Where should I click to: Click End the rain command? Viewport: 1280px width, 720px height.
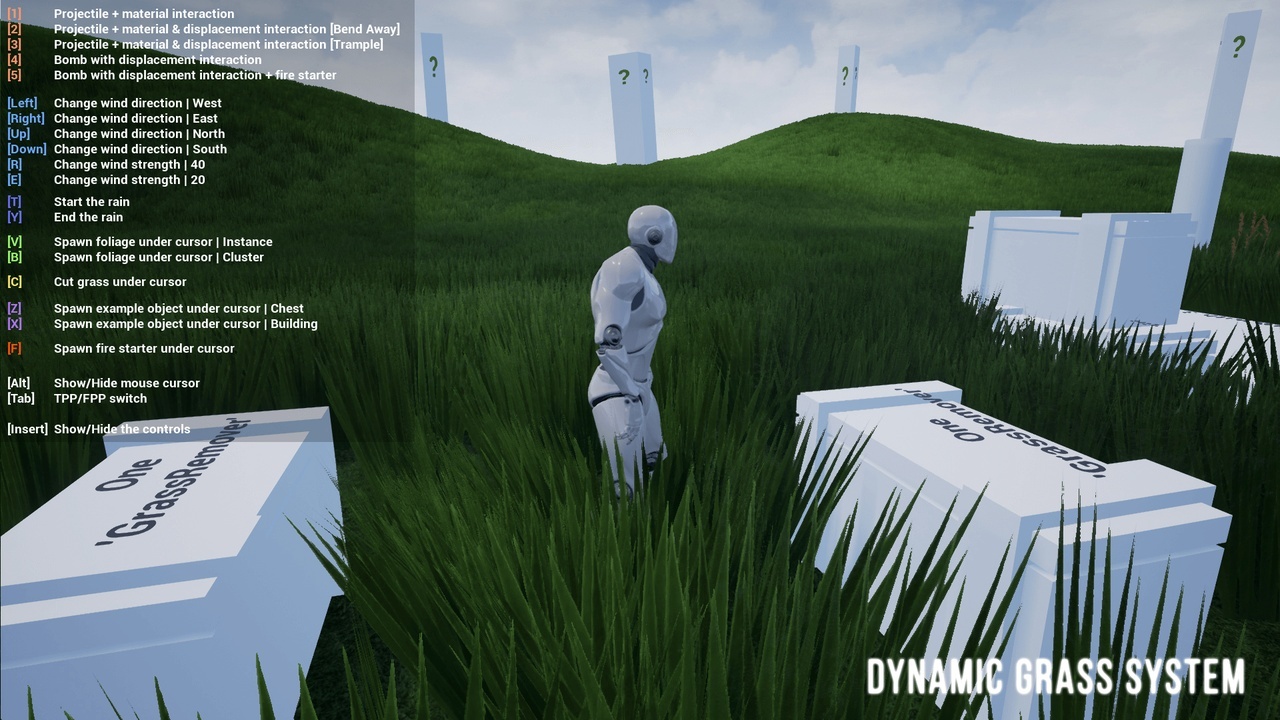[88, 217]
